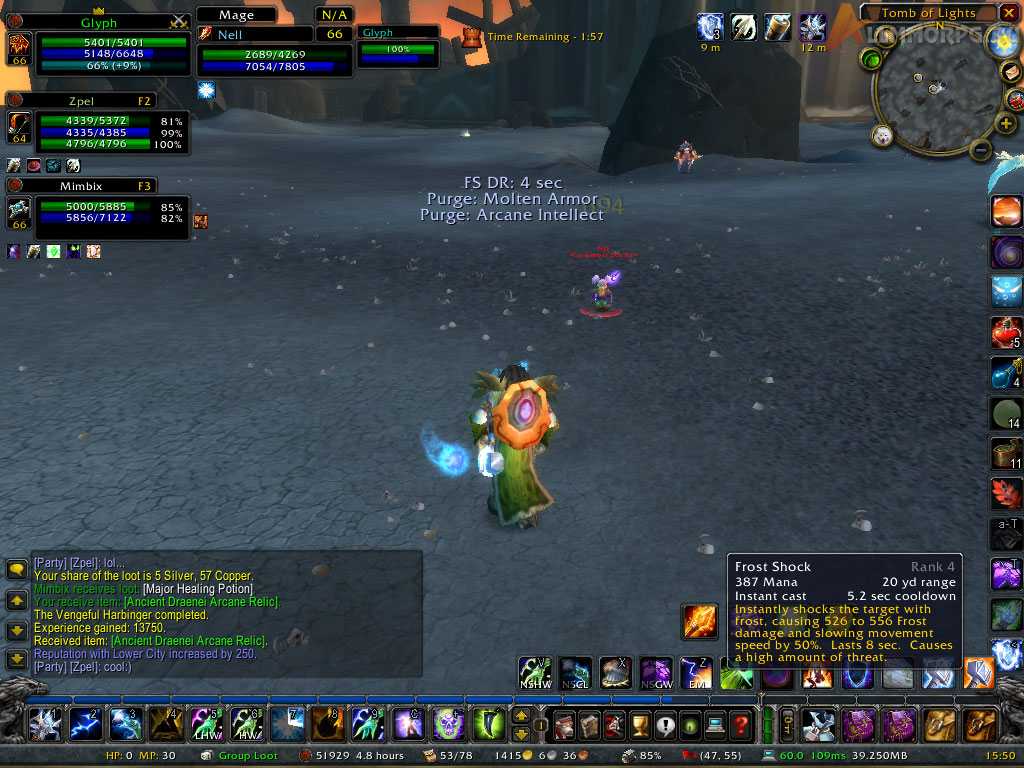Open the chat menu speech bubble button
The height and width of the screenshot is (768, 1024).
coord(17,570)
